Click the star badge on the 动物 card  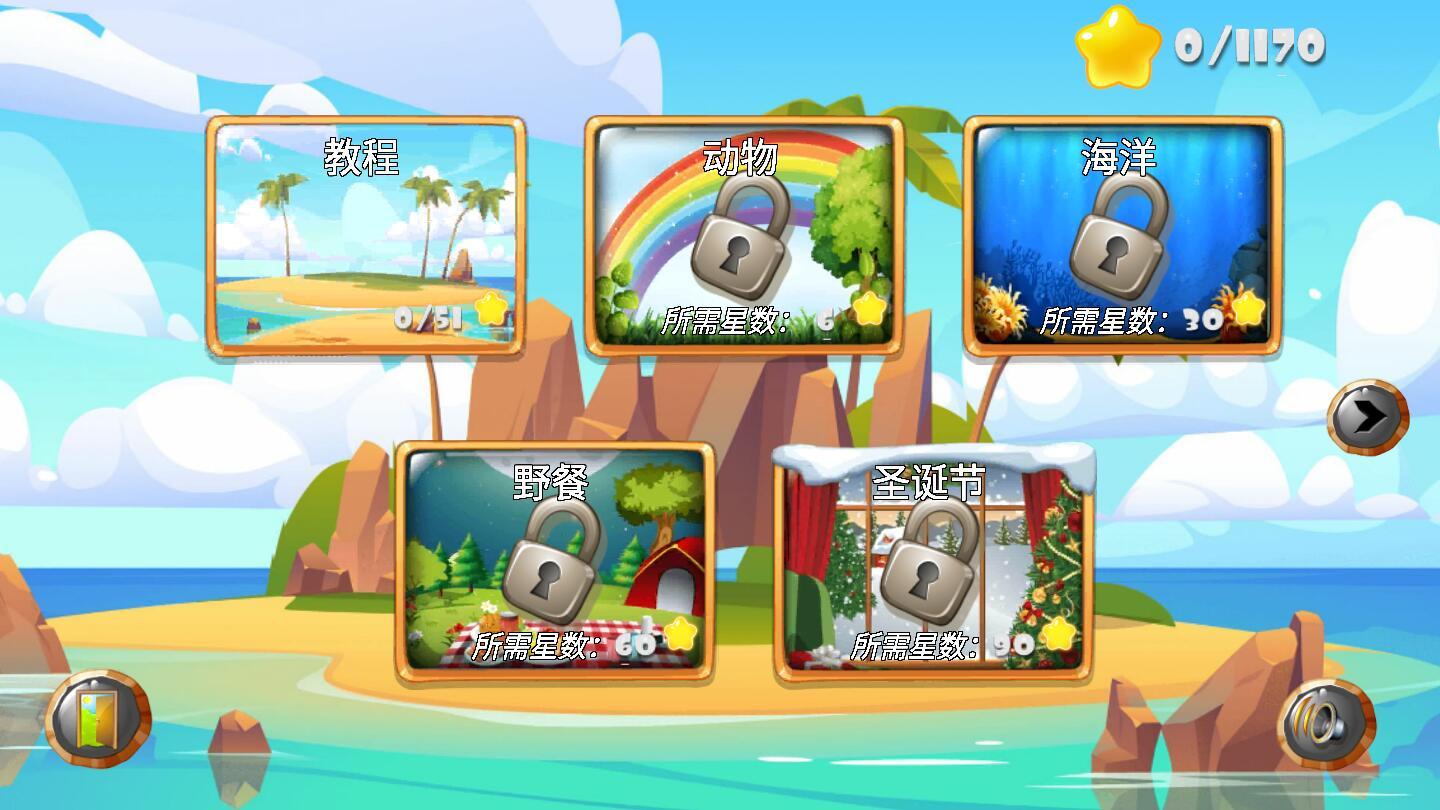pos(868,313)
